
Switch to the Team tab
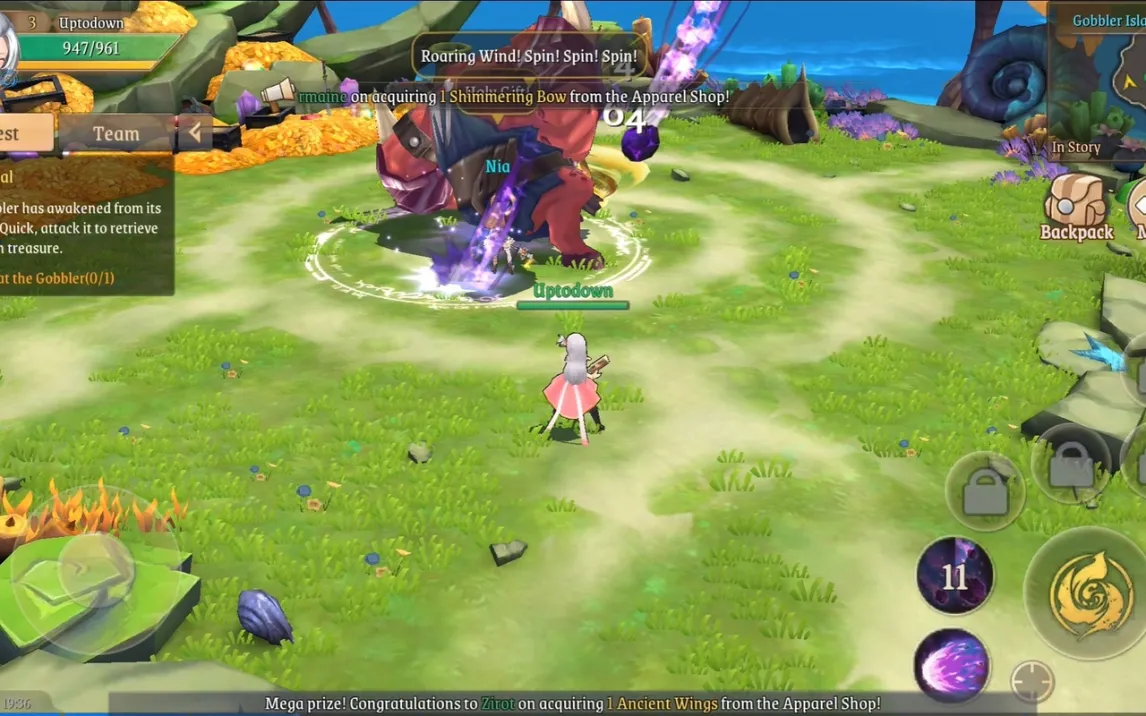point(116,133)
